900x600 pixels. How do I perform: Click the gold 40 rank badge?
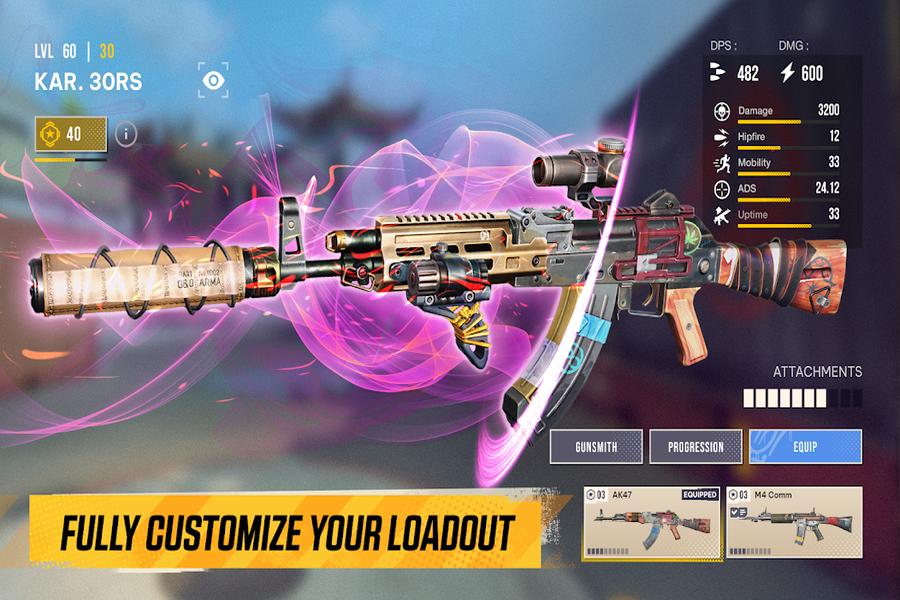point(70,133)
